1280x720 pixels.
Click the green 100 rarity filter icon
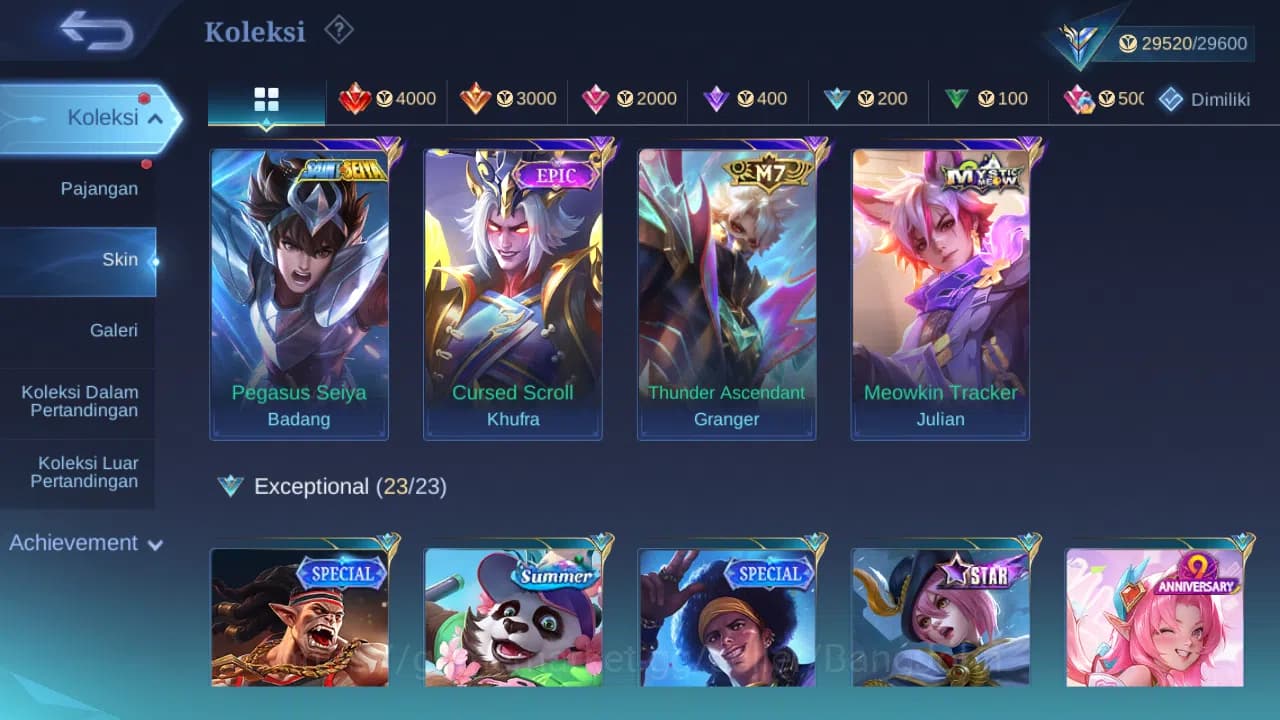958,99
